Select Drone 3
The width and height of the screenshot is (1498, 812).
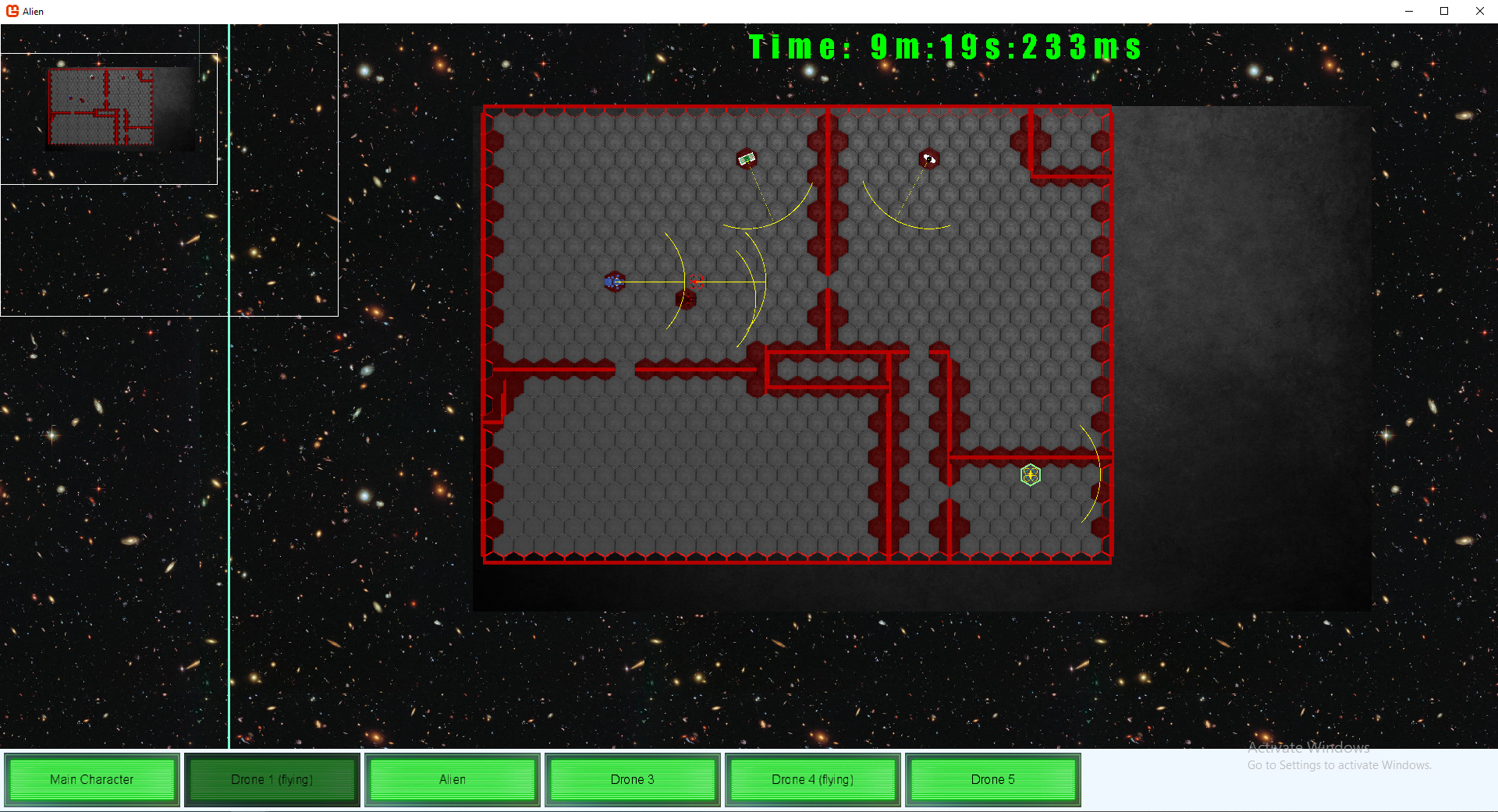point(633,779)
